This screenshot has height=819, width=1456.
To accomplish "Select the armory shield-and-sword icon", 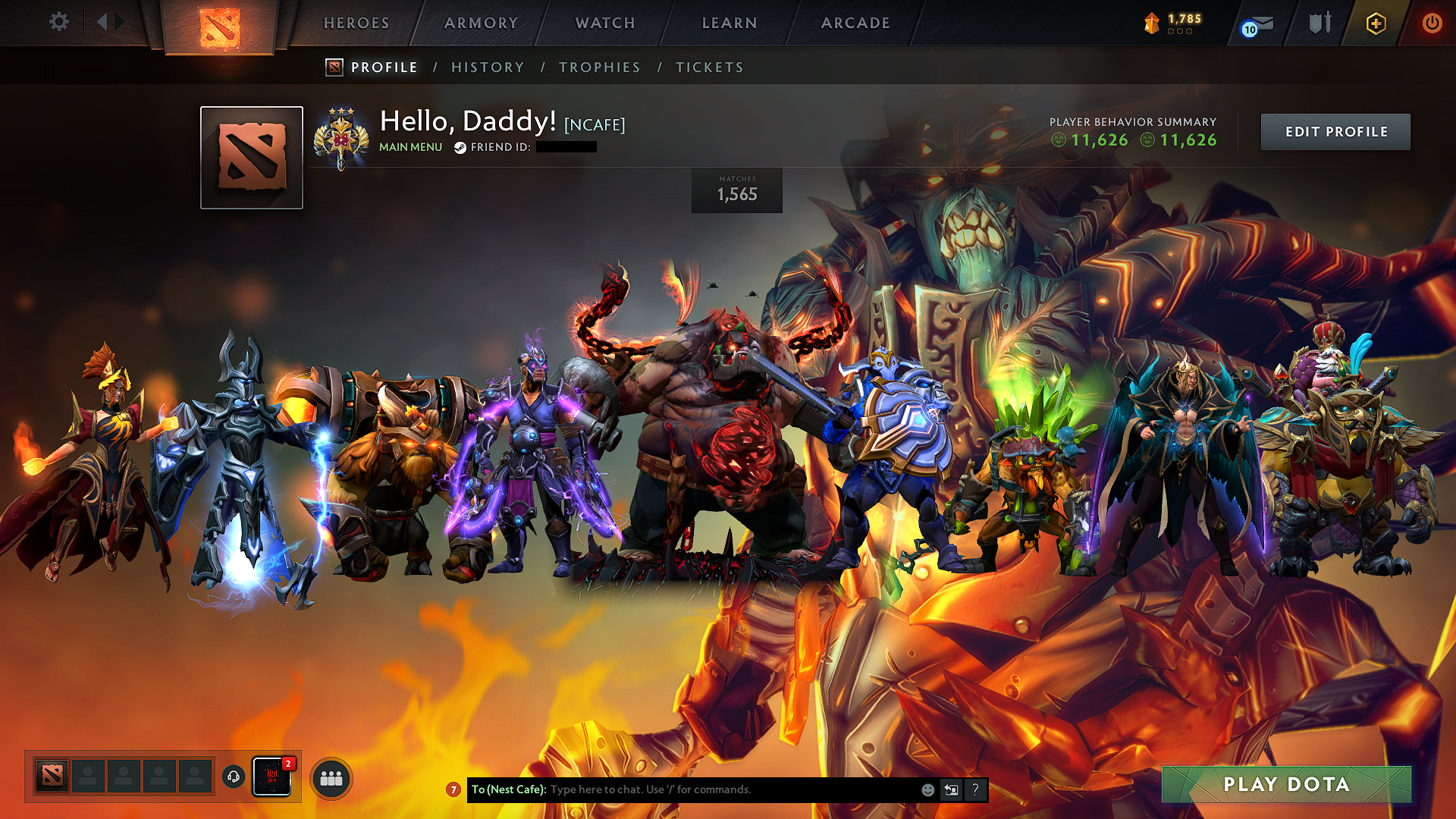I will pyautogui.click(x=1319, y=23).
